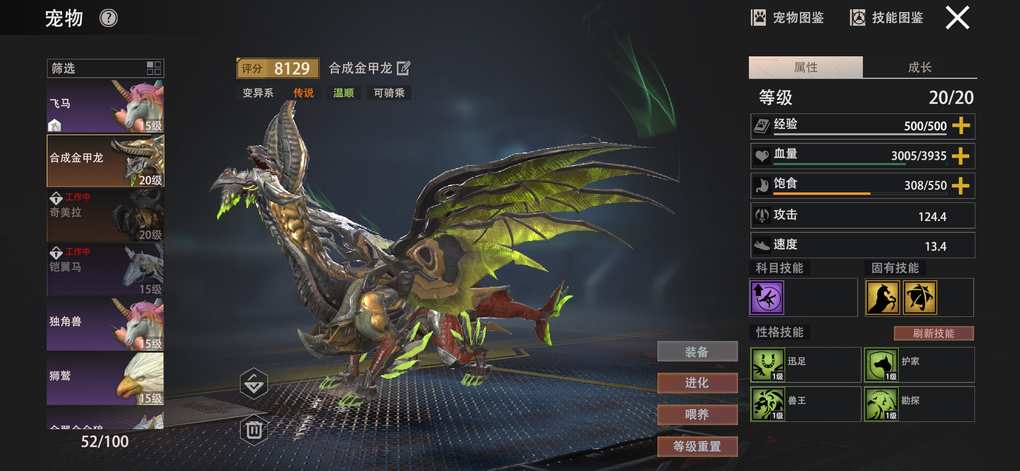Select the 飞马 pet in the list
1020x471 pixels.
(x=105, y=106)
